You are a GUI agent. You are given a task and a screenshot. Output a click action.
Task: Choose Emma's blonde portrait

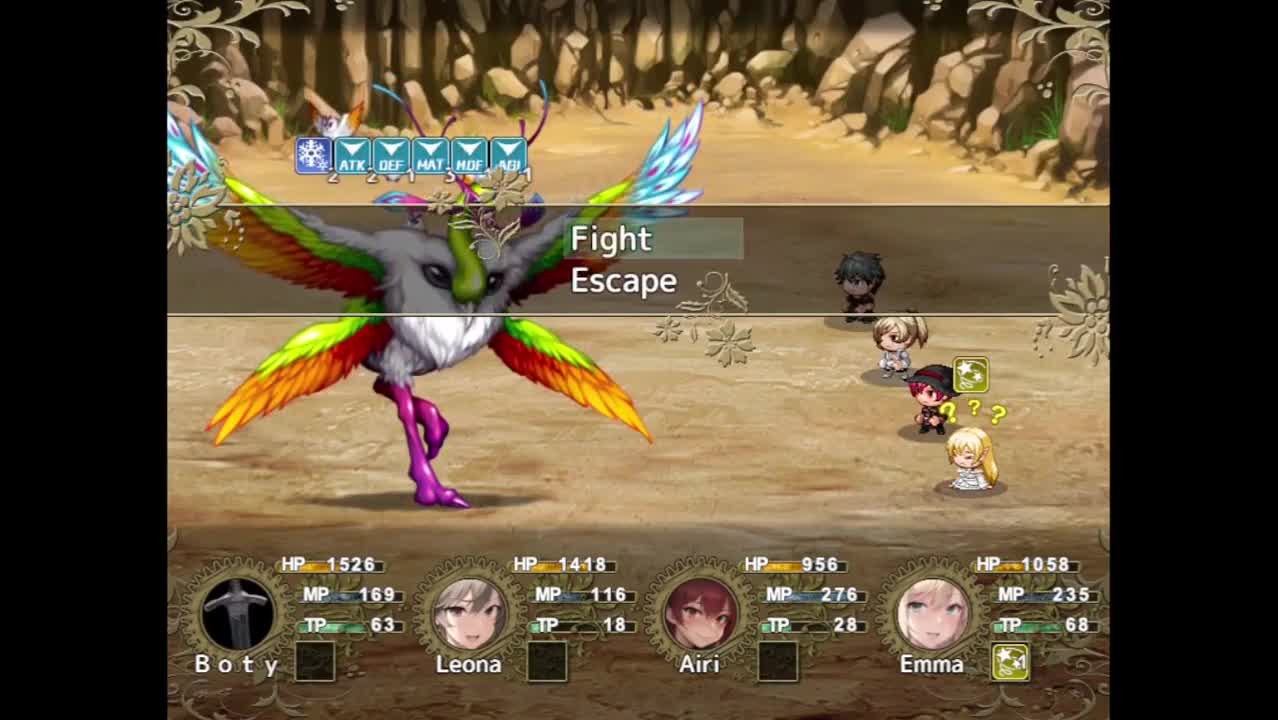point(933,613)
